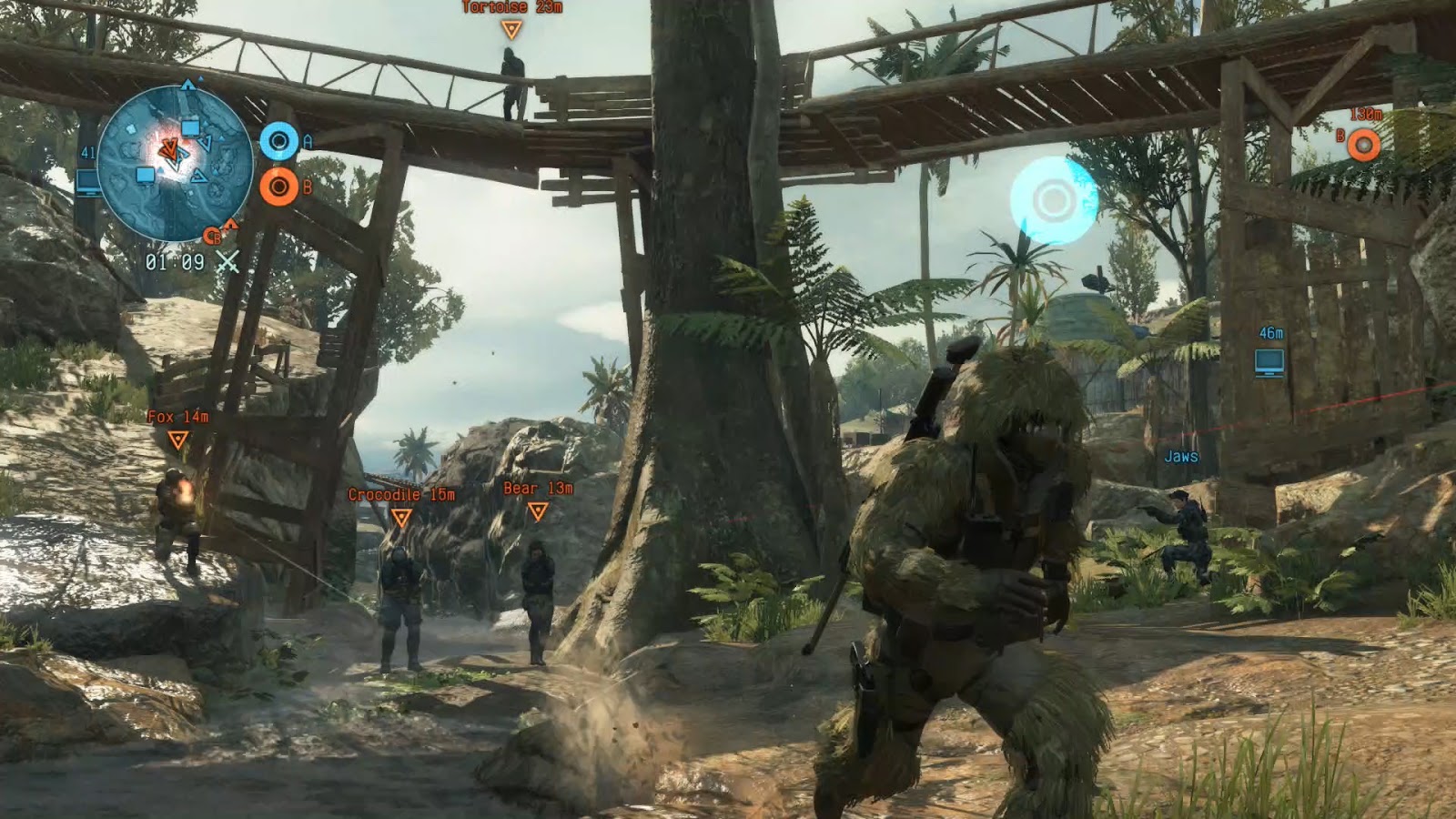Click Fox's triangular teammate marker
Image resolution: width=1456 pixels, height=819 pixels.
point(178,440)
